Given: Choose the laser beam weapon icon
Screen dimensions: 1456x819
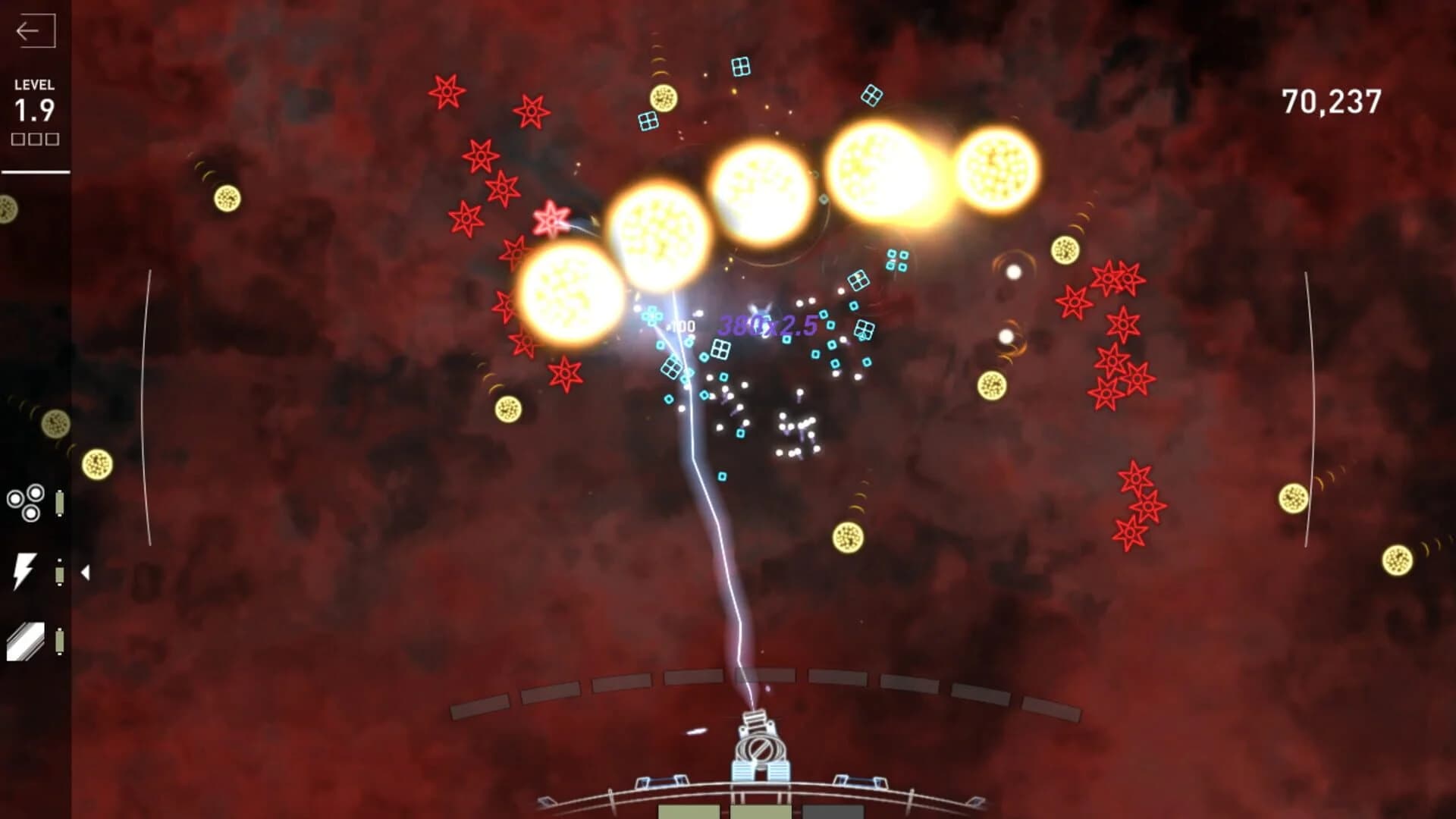Looking at the screenshot, I should (26, 641).
